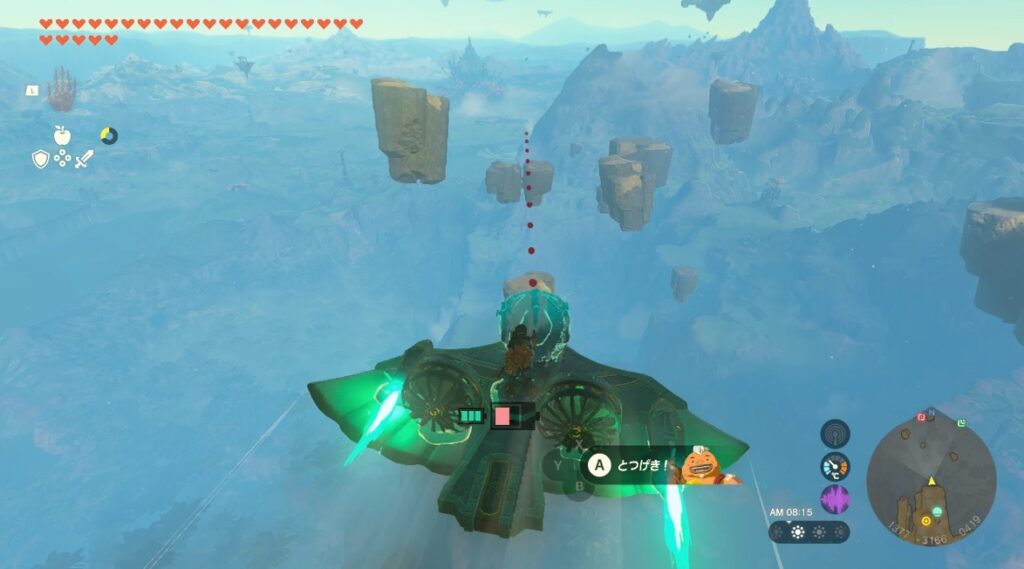The image size is (1024, 569).
Task: Click the yellow player arrow on minimap
Action: click(931, 481)
